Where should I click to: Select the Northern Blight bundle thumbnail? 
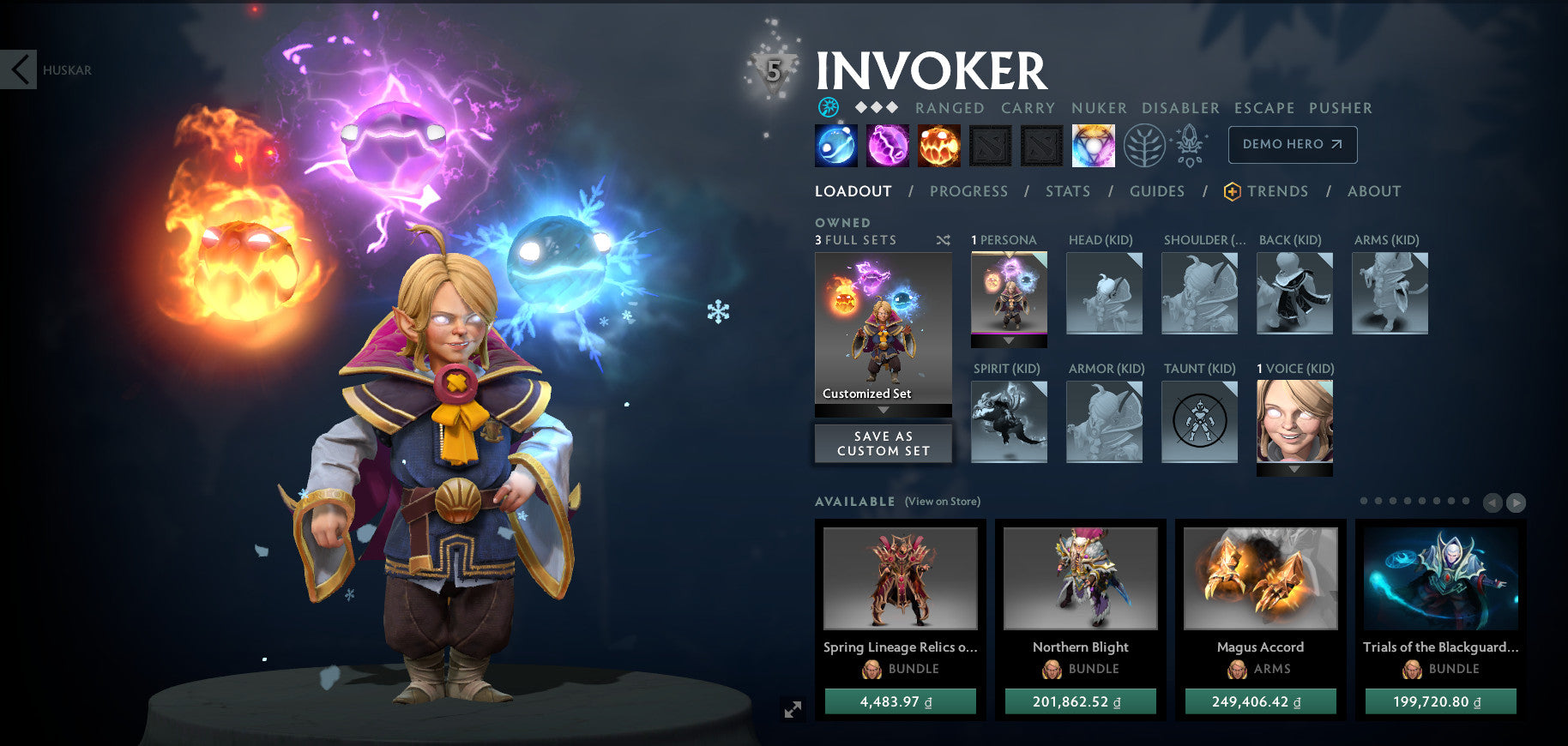(x=1080, y=579)
